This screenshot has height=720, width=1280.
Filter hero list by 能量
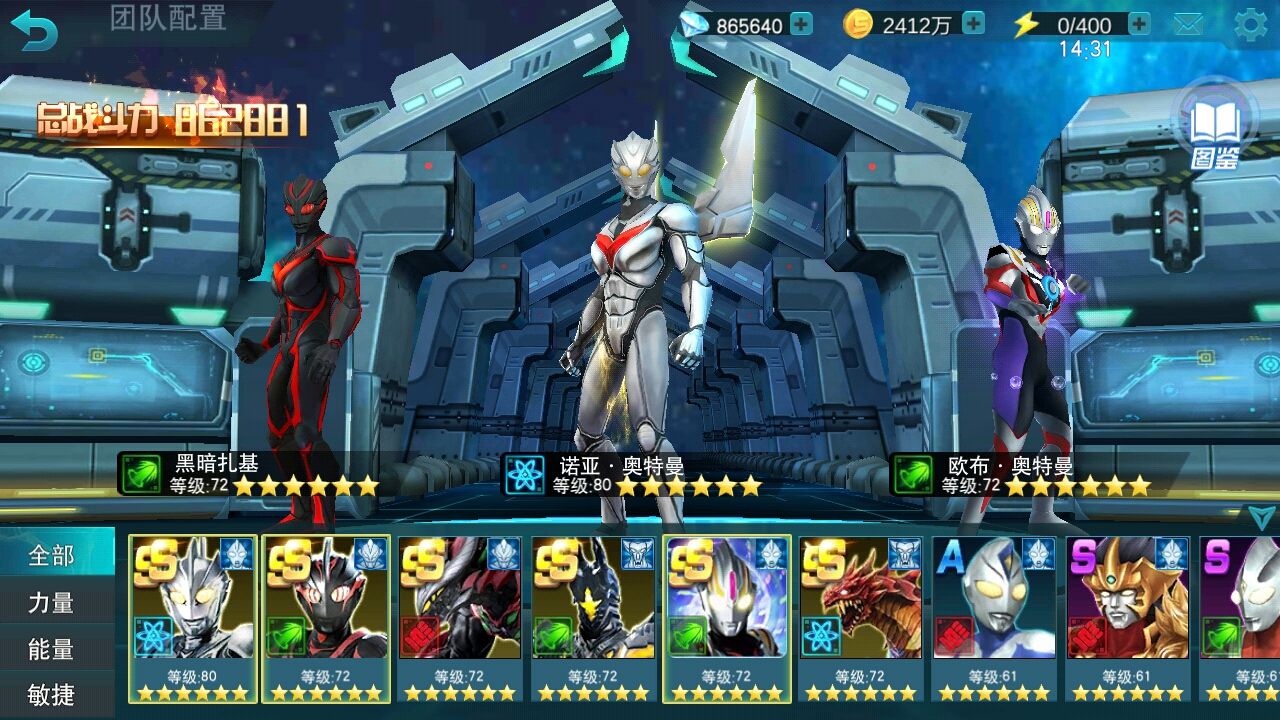pos(52,649)
